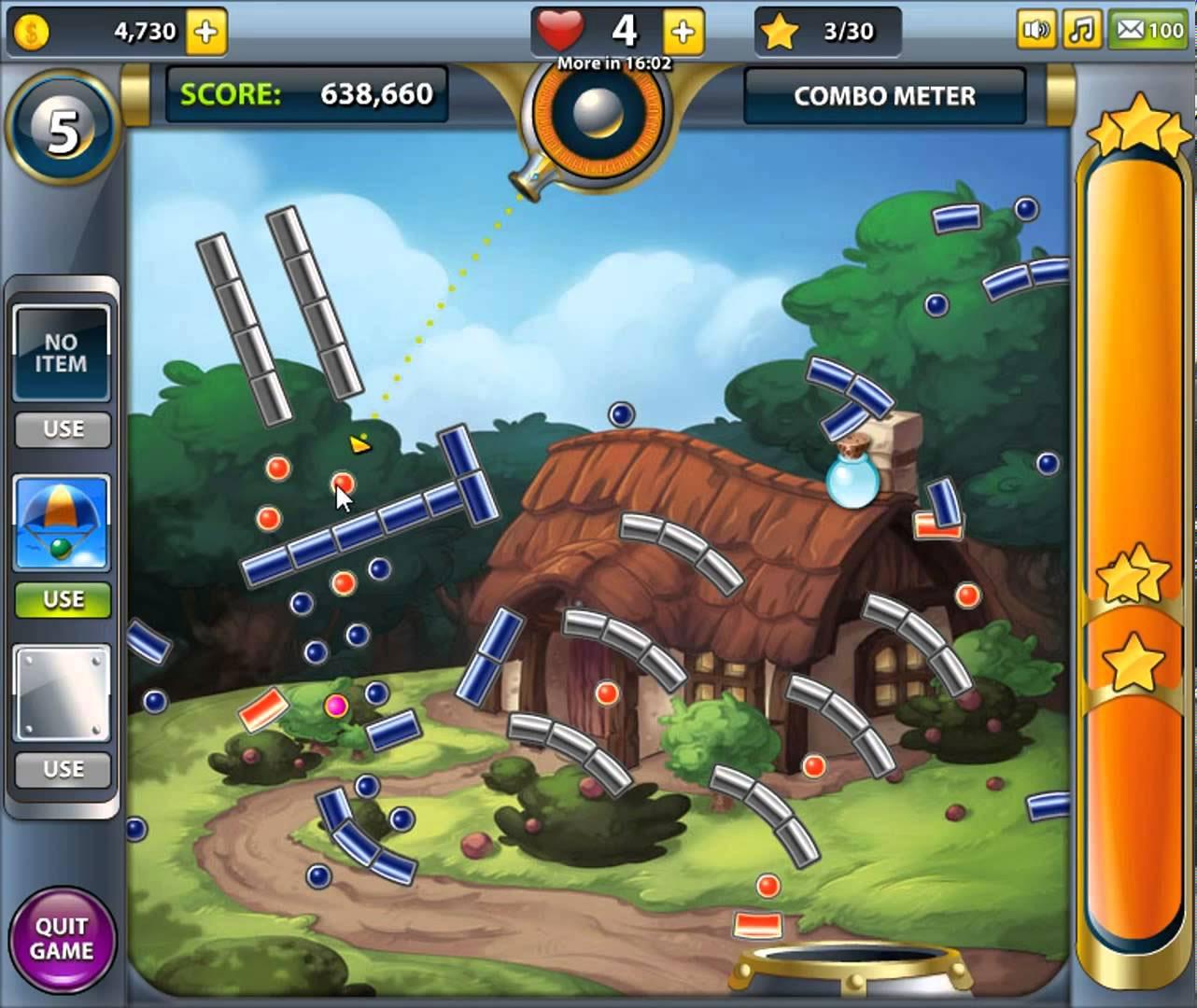Open the mail inbox showing 100
1197x1008 pixels.
[x=1148, y=31]
